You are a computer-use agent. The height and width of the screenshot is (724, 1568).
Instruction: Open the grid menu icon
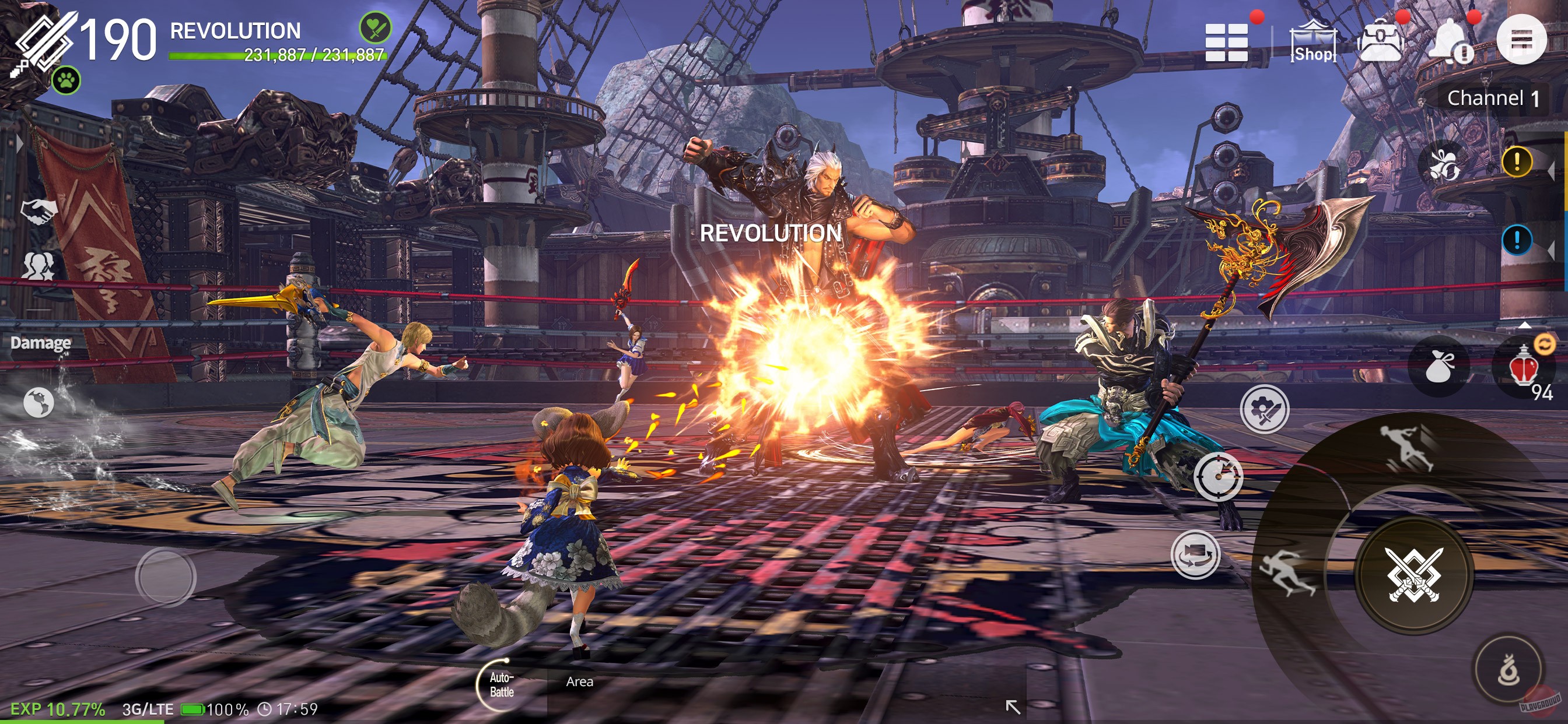coord(1227,42)
